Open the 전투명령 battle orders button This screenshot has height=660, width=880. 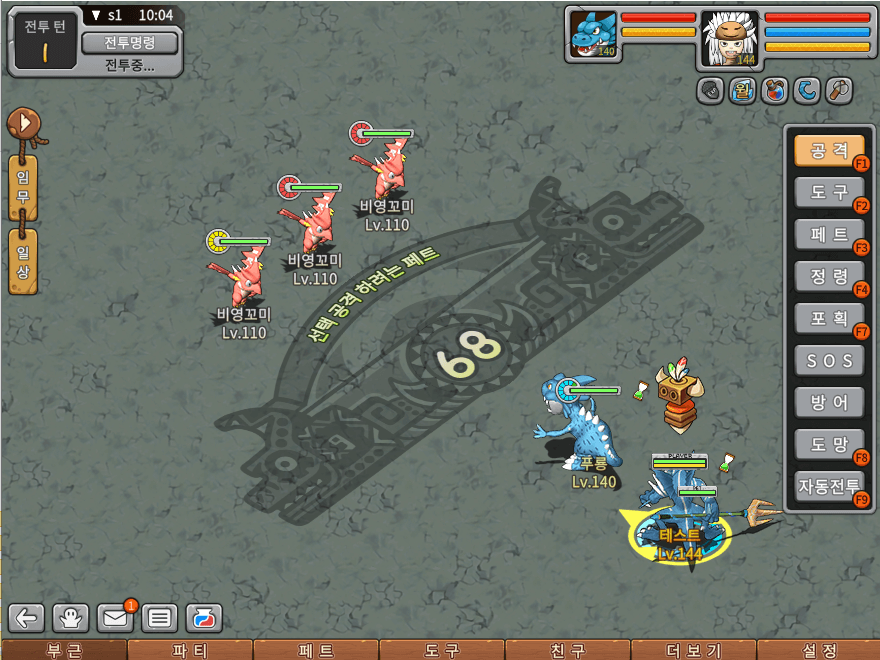[x=129, y=42]
